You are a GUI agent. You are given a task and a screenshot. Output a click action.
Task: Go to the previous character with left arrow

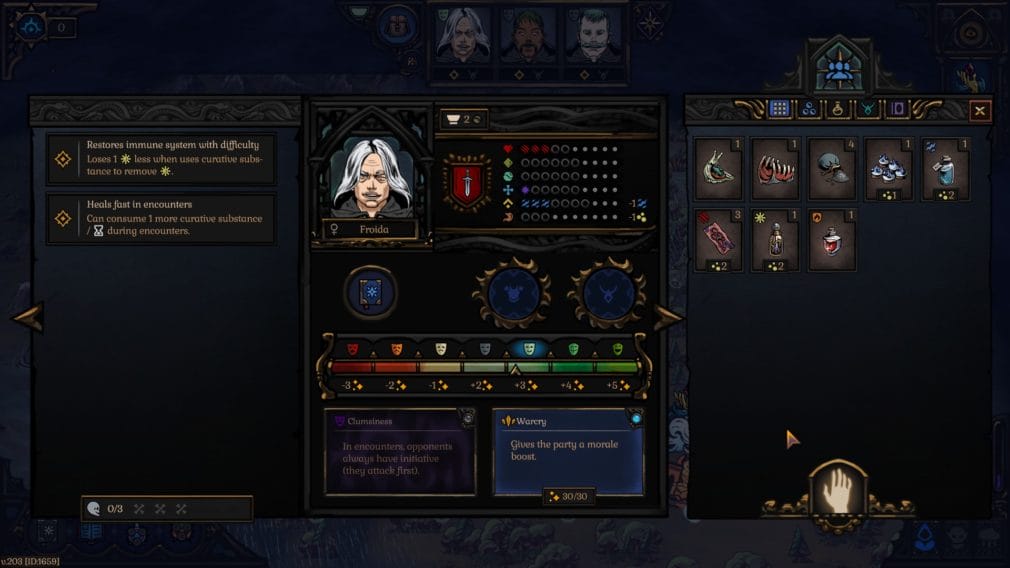[27, 318]
